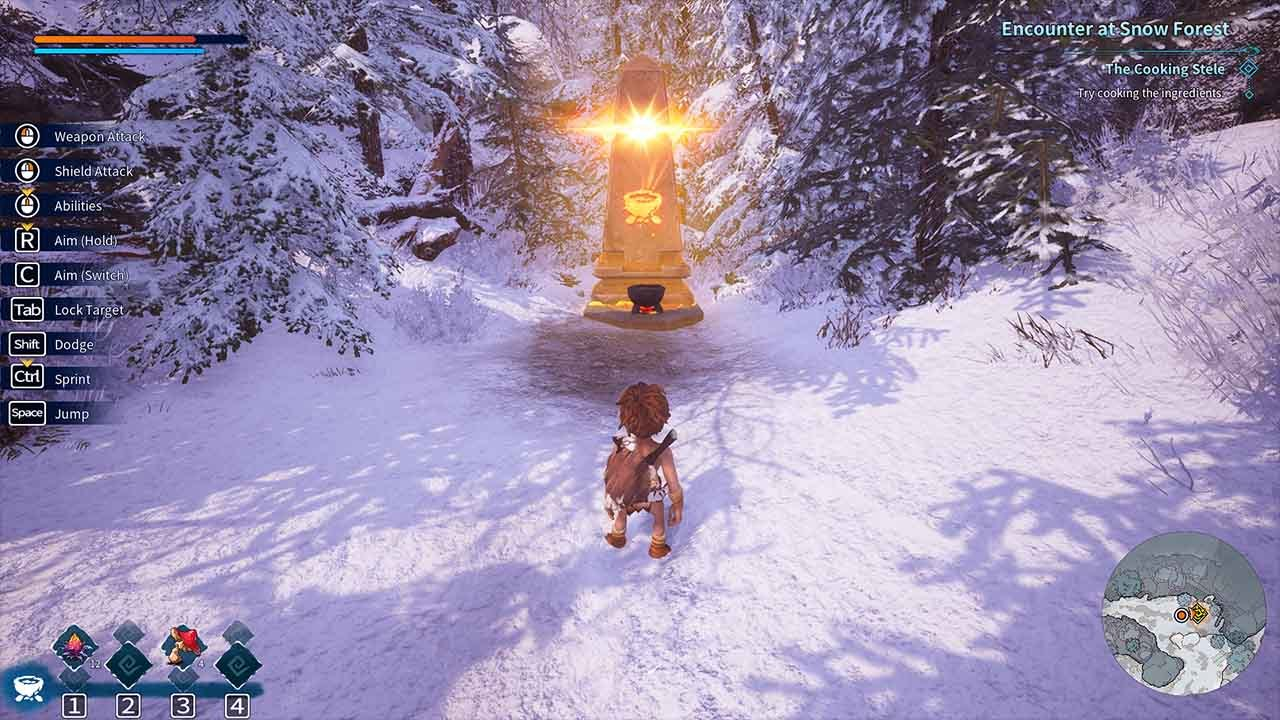Open the cooking pot icon
Image resolution: width=1280 pixels, height=720 pixels.
click(x=28, y=688)
